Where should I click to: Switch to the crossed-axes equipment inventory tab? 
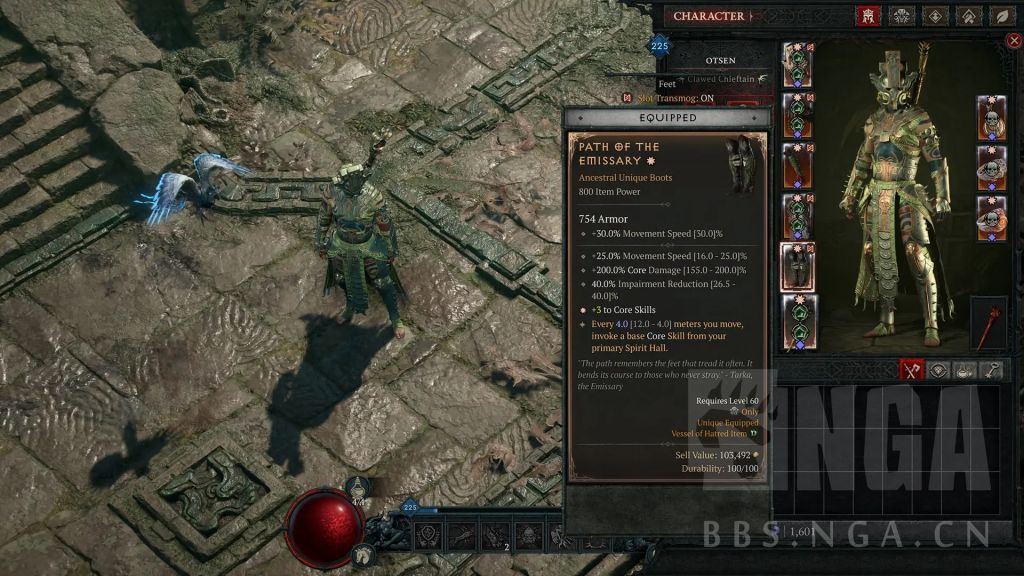(x=911, y=370)
